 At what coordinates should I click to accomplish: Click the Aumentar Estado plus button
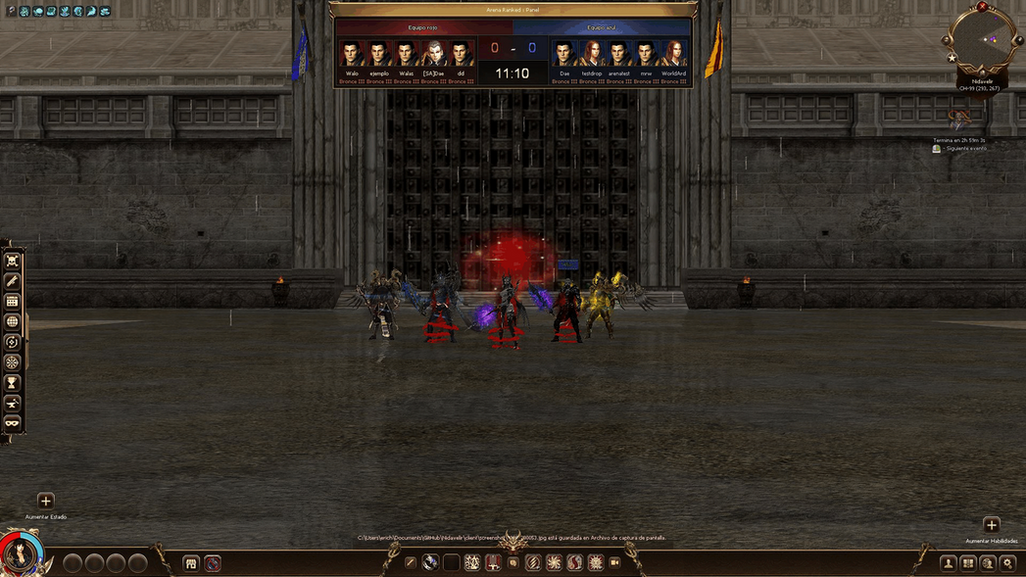[x=46, y=501]
